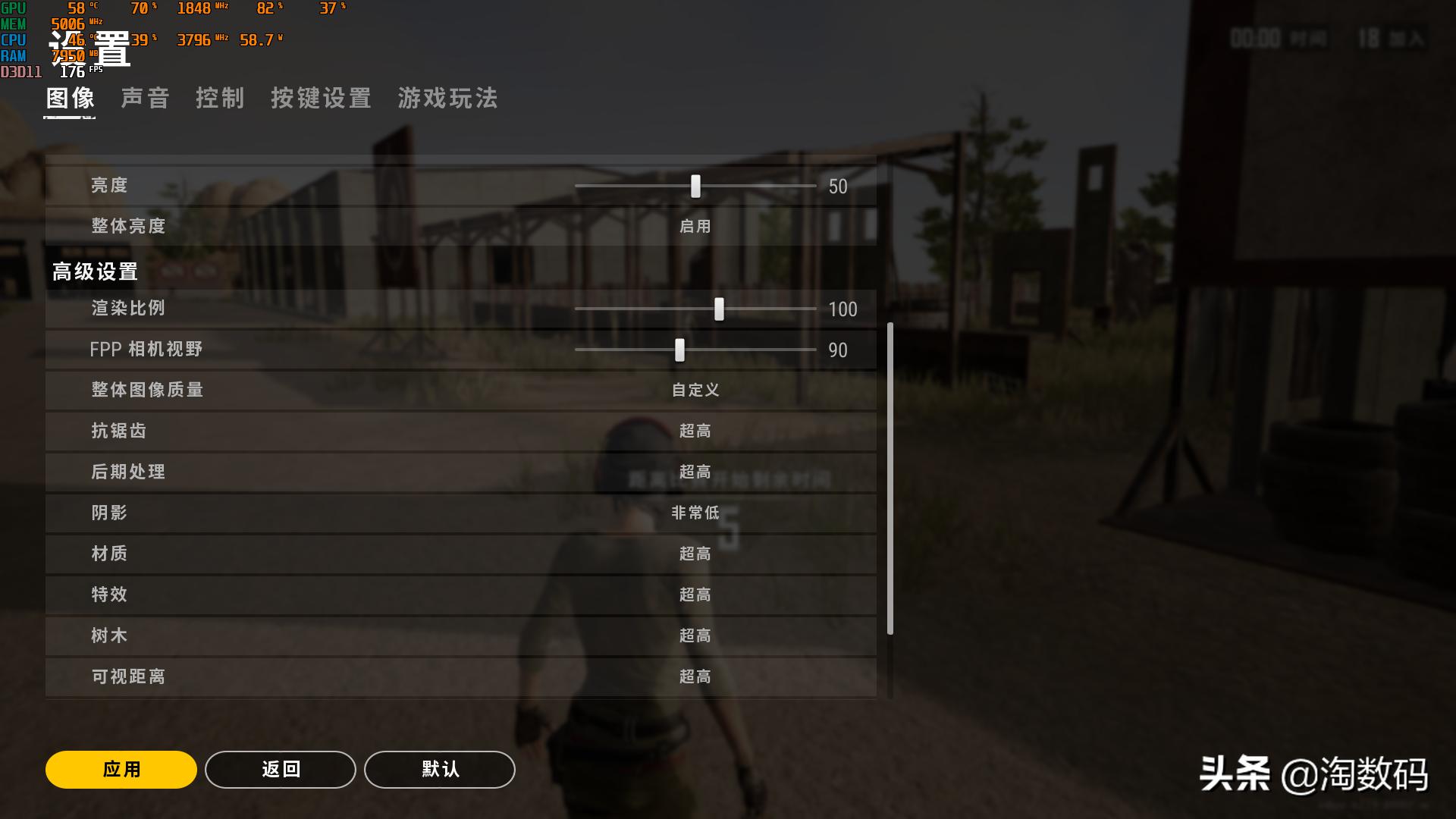The height and width of the screenshot is (819, 1456).
Task: Select the 按键设置 tab
Action: [x=320, y=98]
